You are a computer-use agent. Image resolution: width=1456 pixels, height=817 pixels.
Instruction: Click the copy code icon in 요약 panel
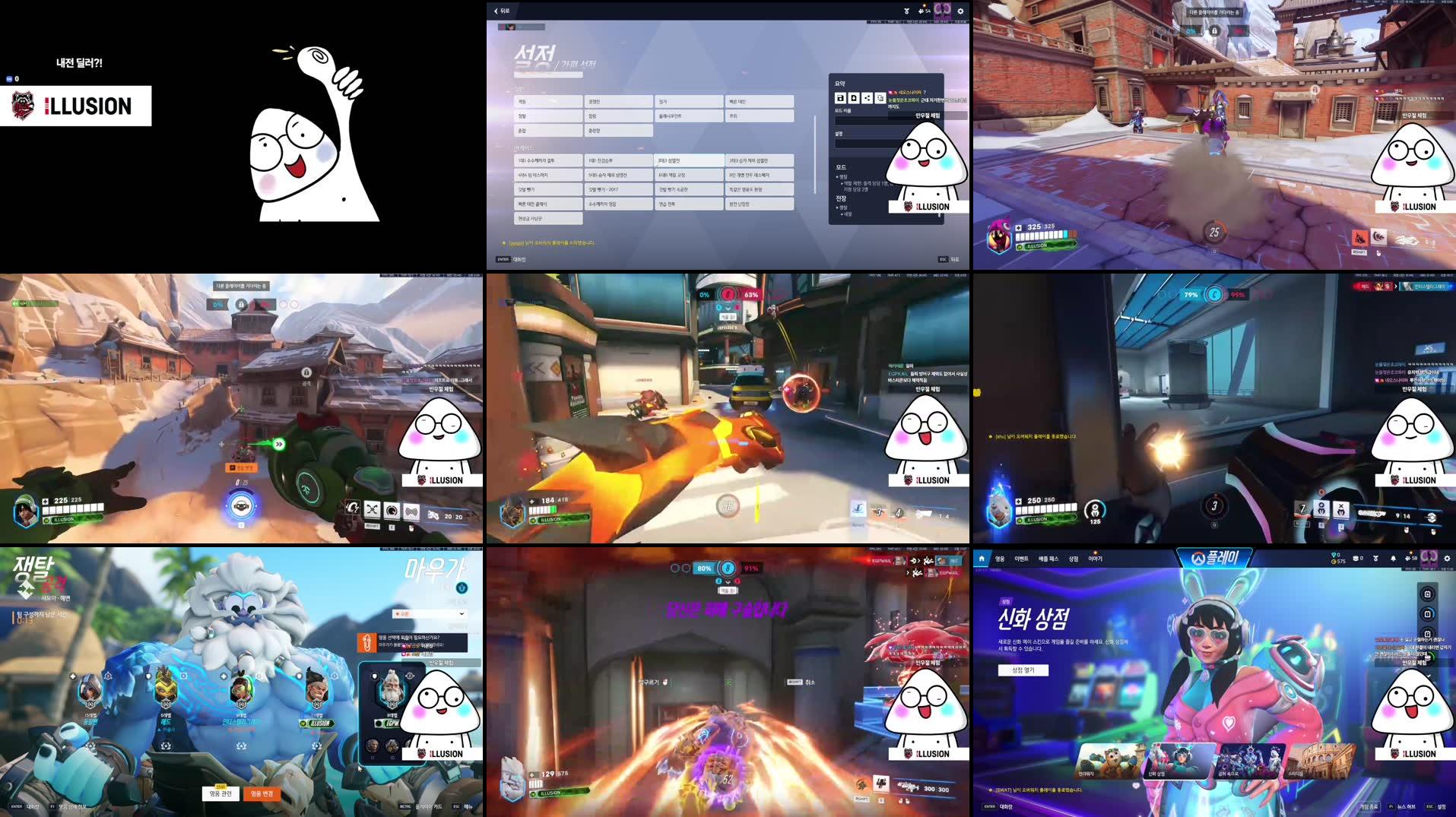880,98
